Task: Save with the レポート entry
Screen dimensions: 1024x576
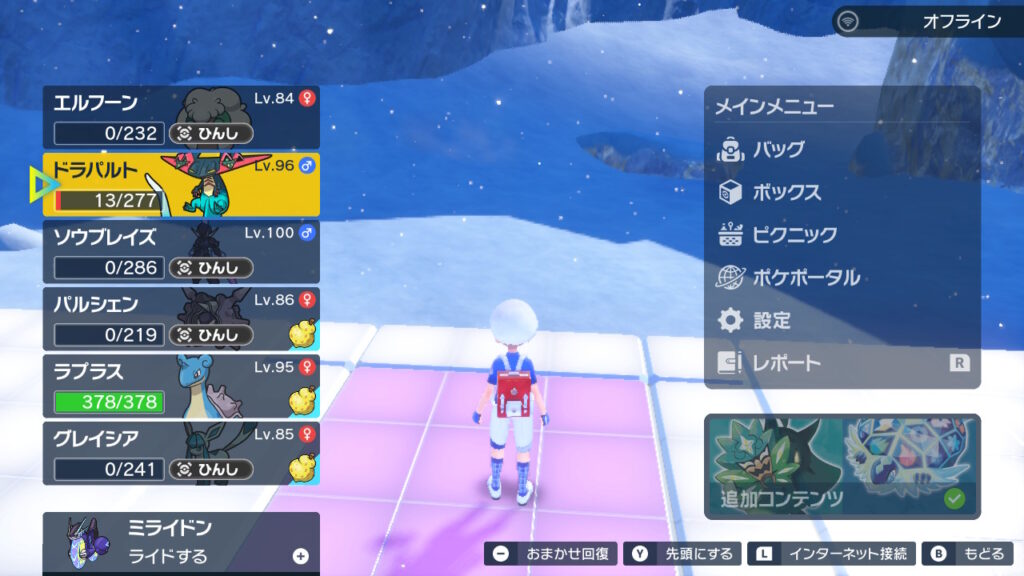Action: click(x=842, y=363)
